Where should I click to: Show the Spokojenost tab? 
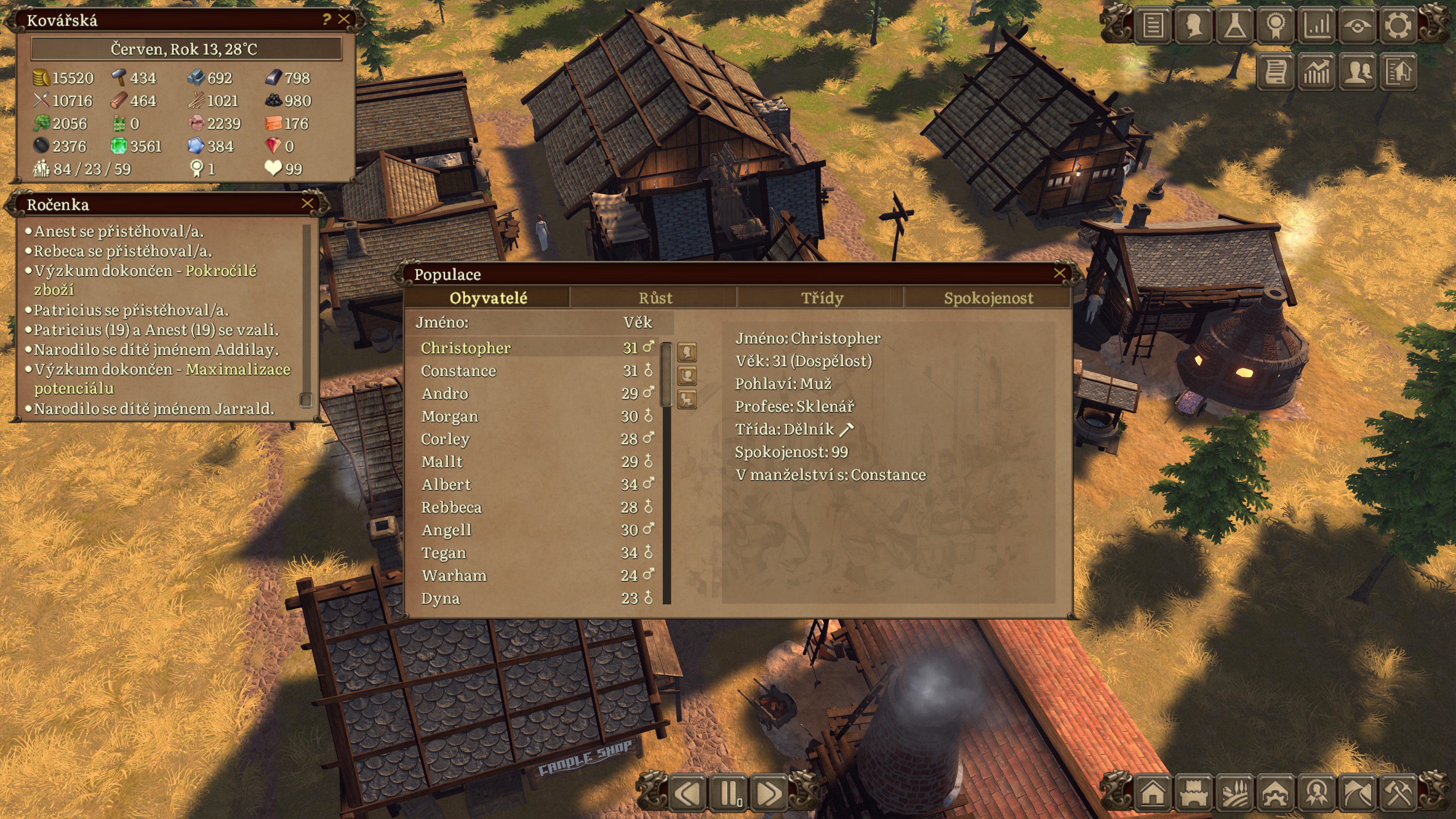988,298
